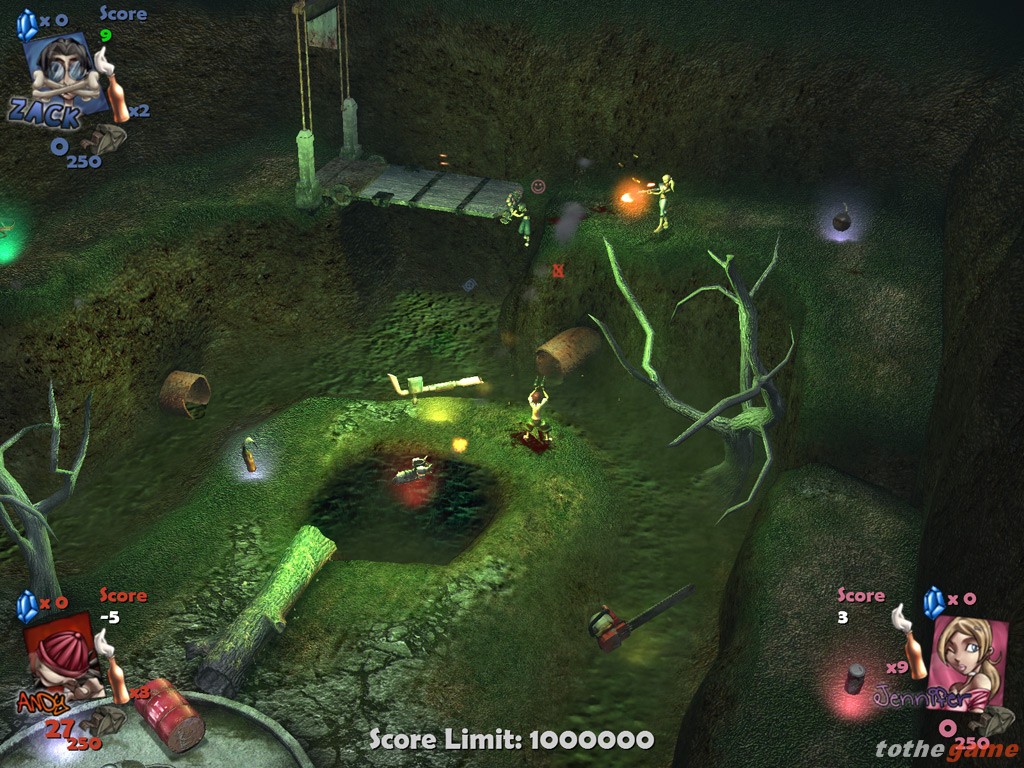This screenshot has height=768, width=1024.
Task: Click the blue gem icon above Zack
Action: (27, 24)
